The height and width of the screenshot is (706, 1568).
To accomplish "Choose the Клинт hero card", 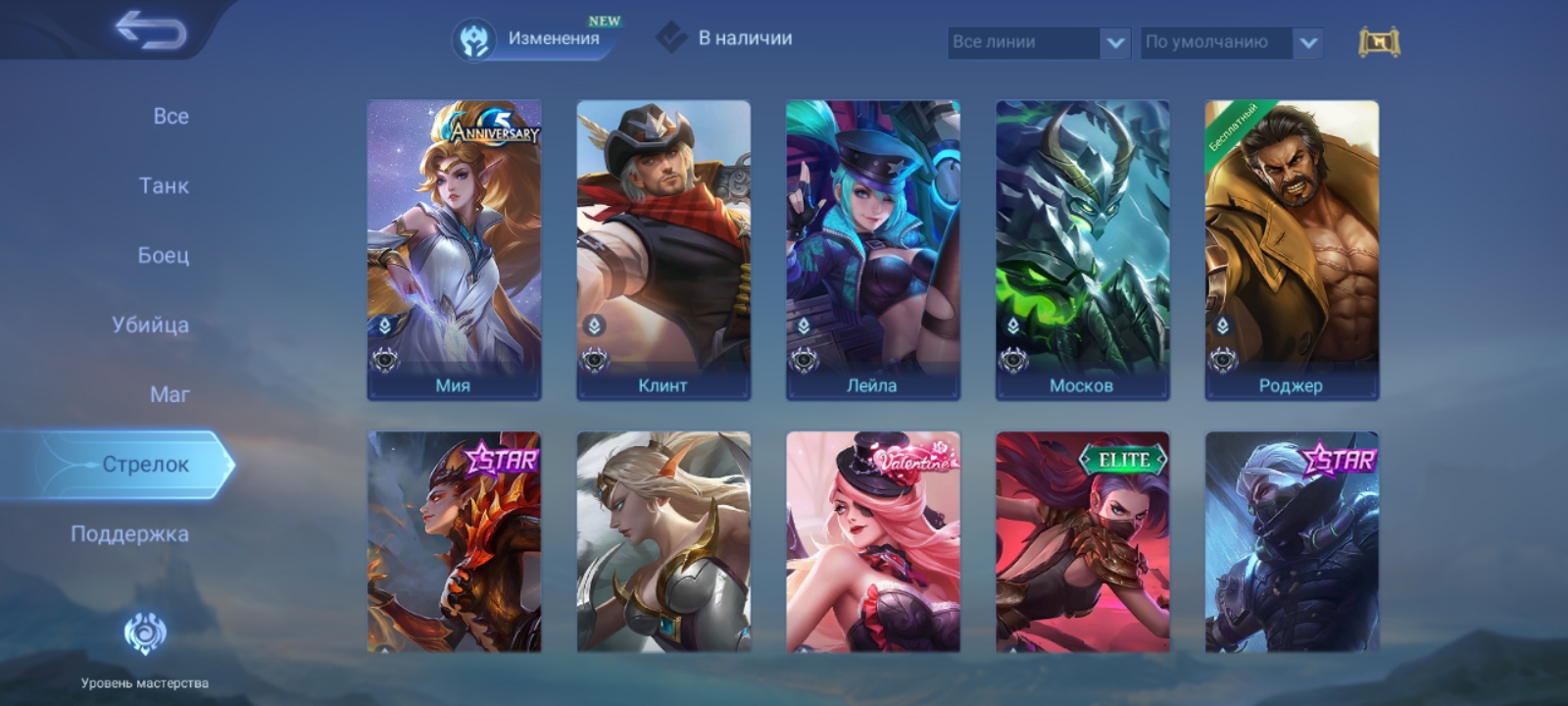I will pos(663,250).
